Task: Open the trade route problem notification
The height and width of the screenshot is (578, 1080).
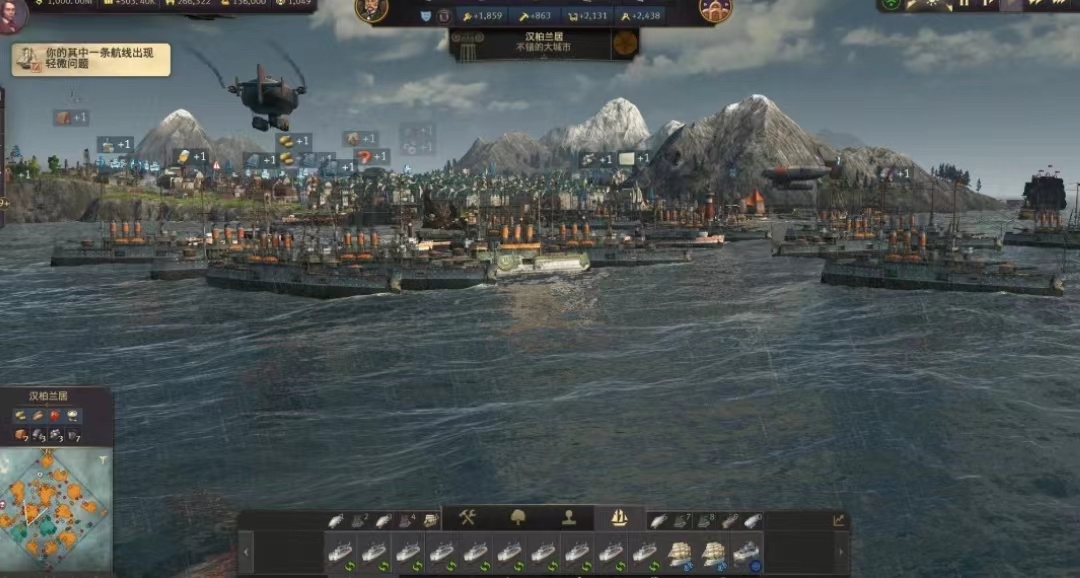Action: pyautogui.click(x=91, y=59)
